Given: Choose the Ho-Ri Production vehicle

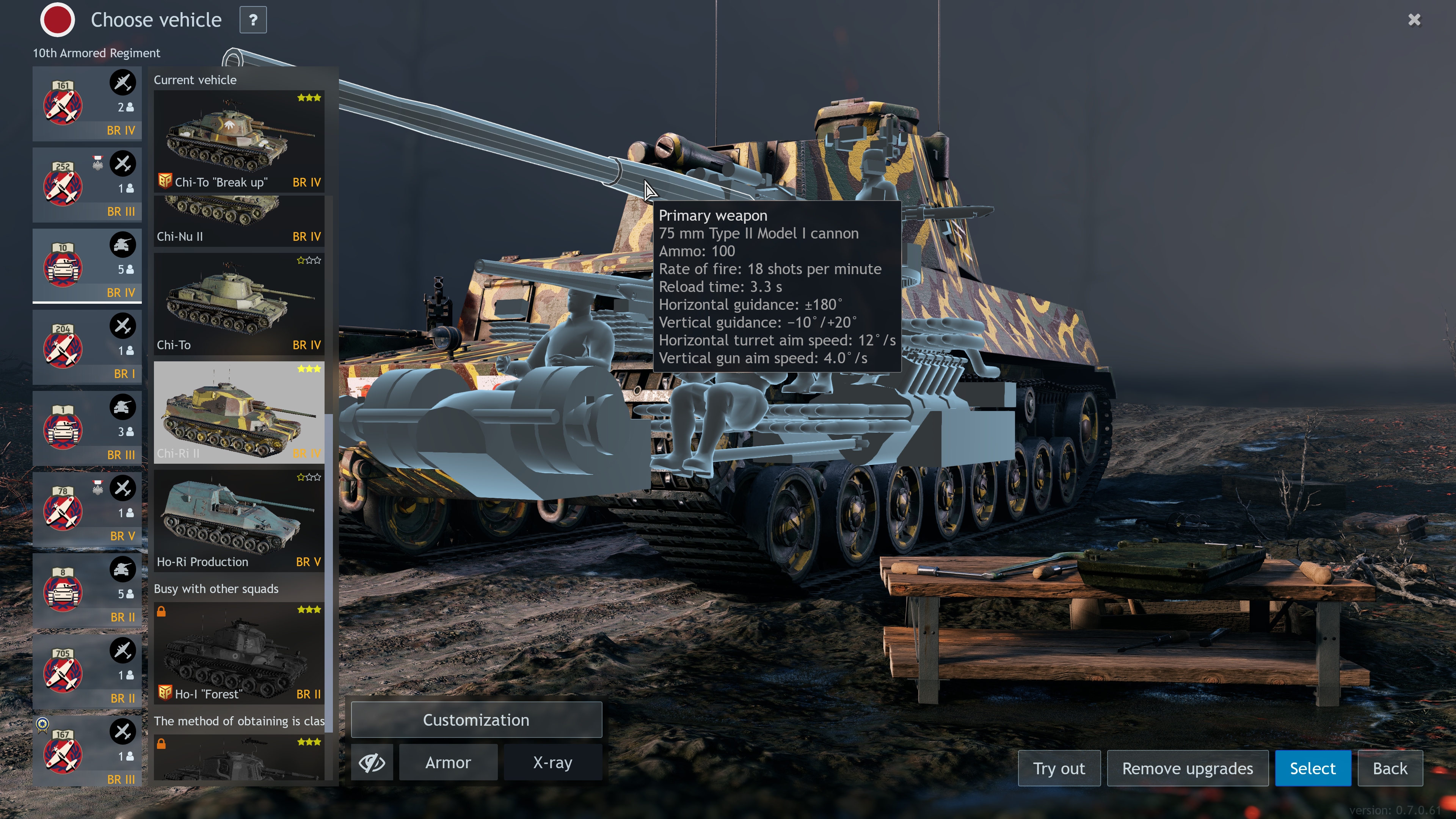Looking at the screenshot, I should pyautogui.click(x=238, y=520).
